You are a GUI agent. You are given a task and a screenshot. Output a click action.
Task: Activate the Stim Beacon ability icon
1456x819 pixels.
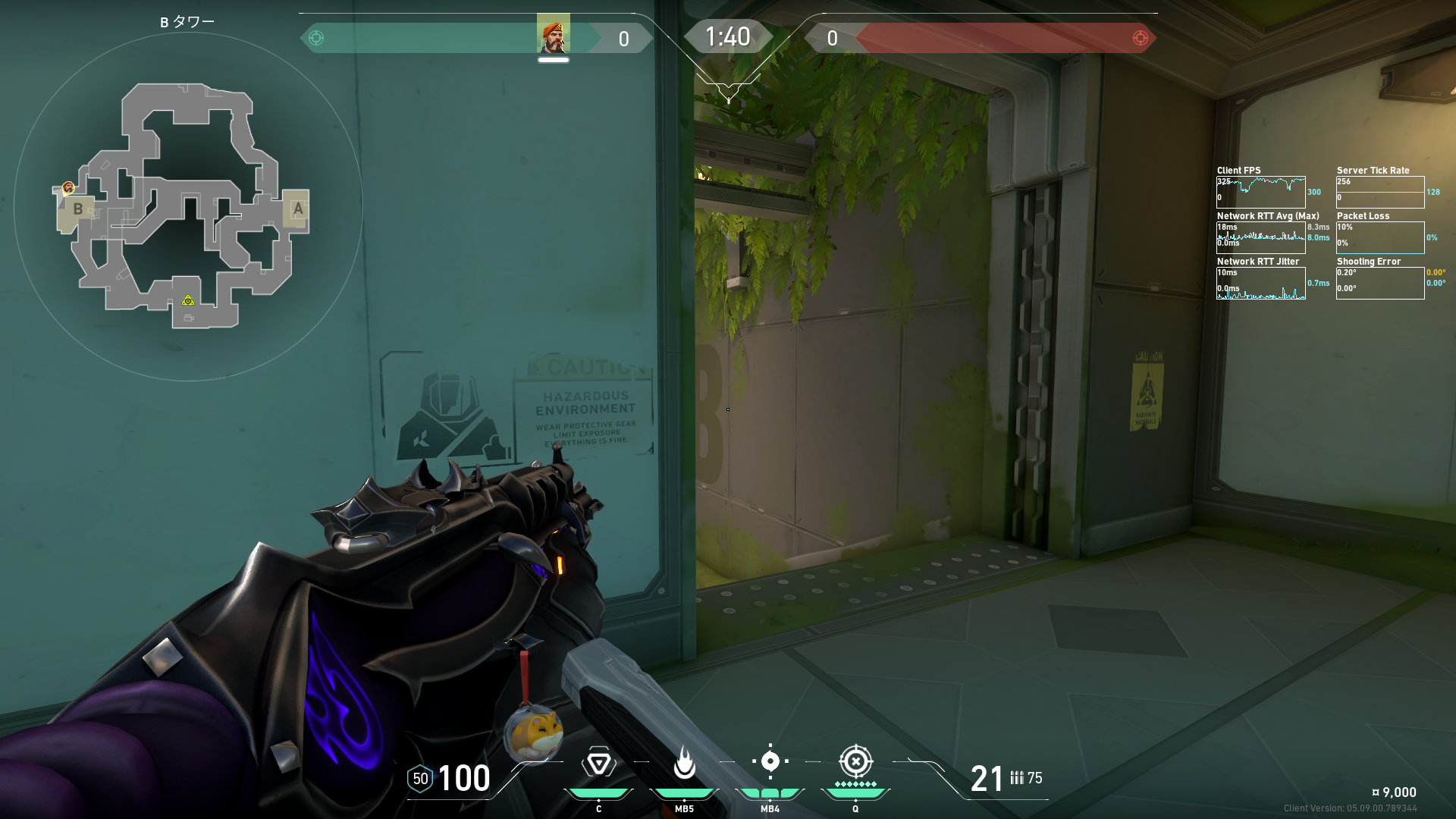[x=598, y=763]
